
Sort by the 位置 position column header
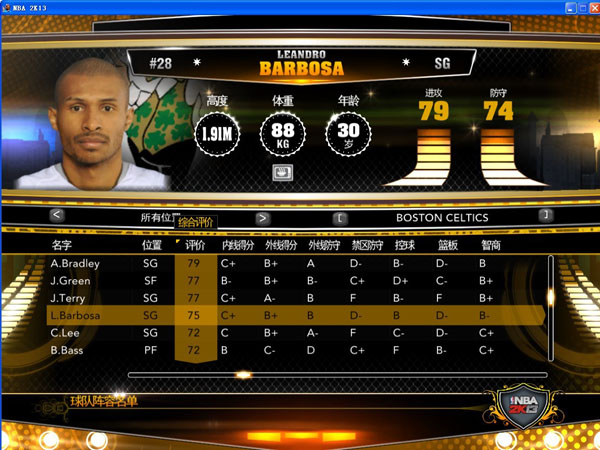click(152, 244)
